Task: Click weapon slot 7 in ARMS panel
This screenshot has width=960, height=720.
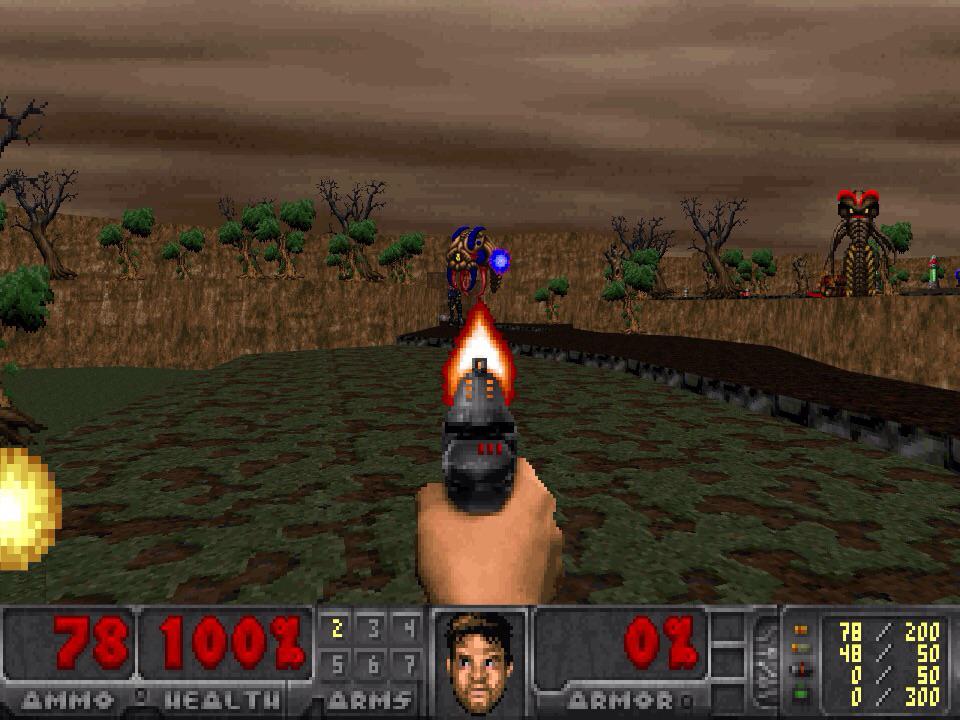Action: (x=408, y=663)
